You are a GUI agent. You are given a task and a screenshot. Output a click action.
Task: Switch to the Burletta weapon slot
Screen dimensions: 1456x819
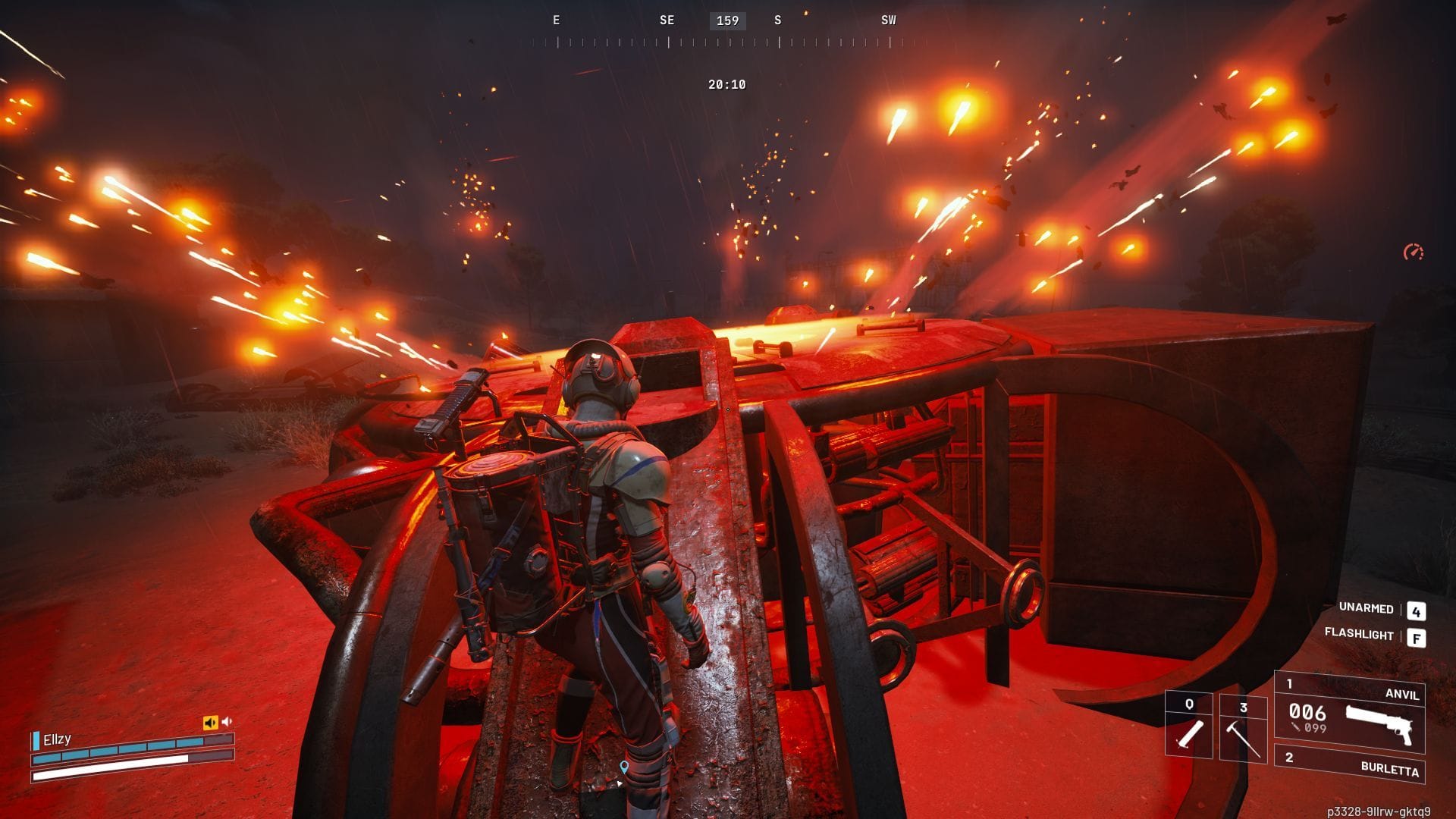click(x=1350, y=766)
